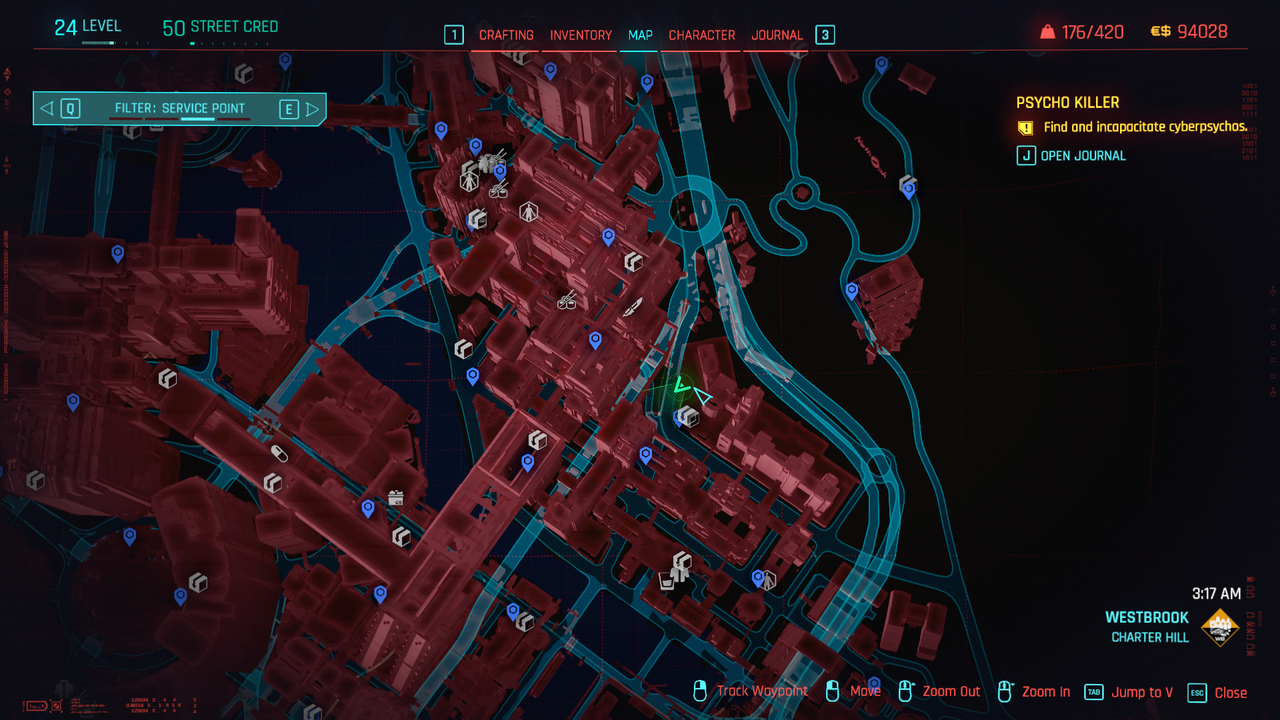Select the pill-shaped medpoint map marker
Image resolution: width=1280 pixels, height=720 pixels.
pos(280,454)
